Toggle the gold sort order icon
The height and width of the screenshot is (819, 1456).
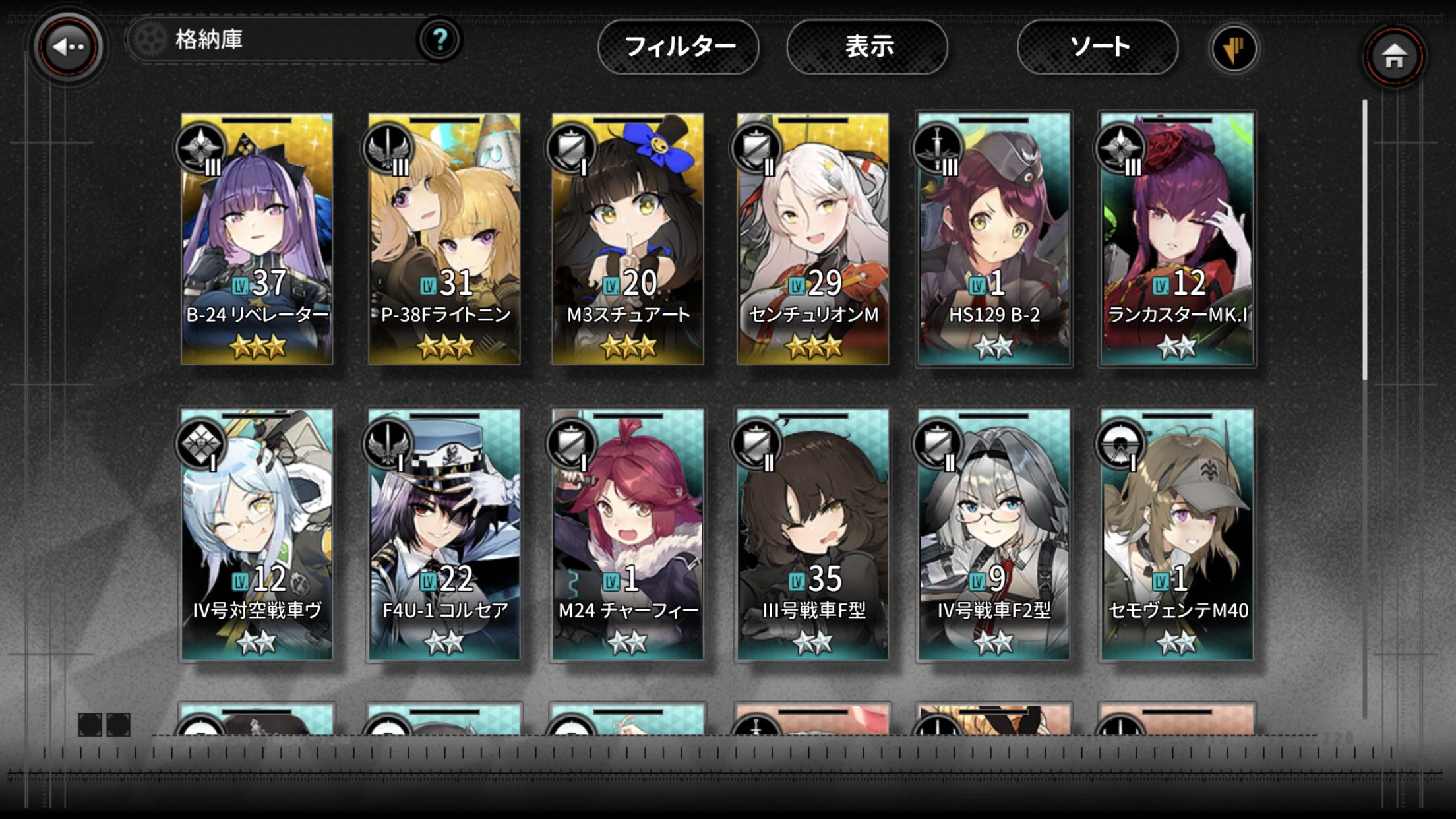point(1234,49)
